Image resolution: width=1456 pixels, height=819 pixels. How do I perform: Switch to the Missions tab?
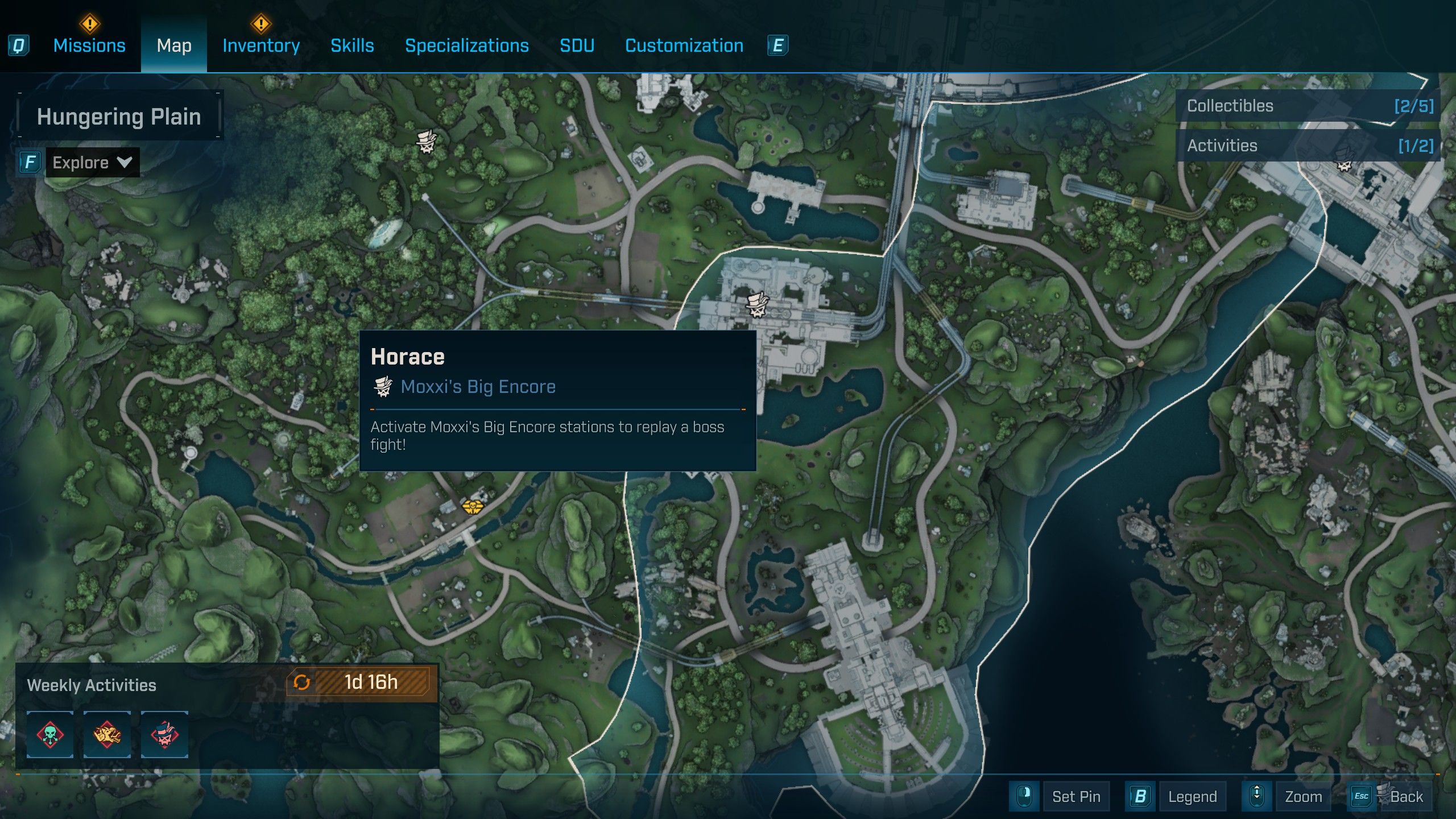coord(89,45)
